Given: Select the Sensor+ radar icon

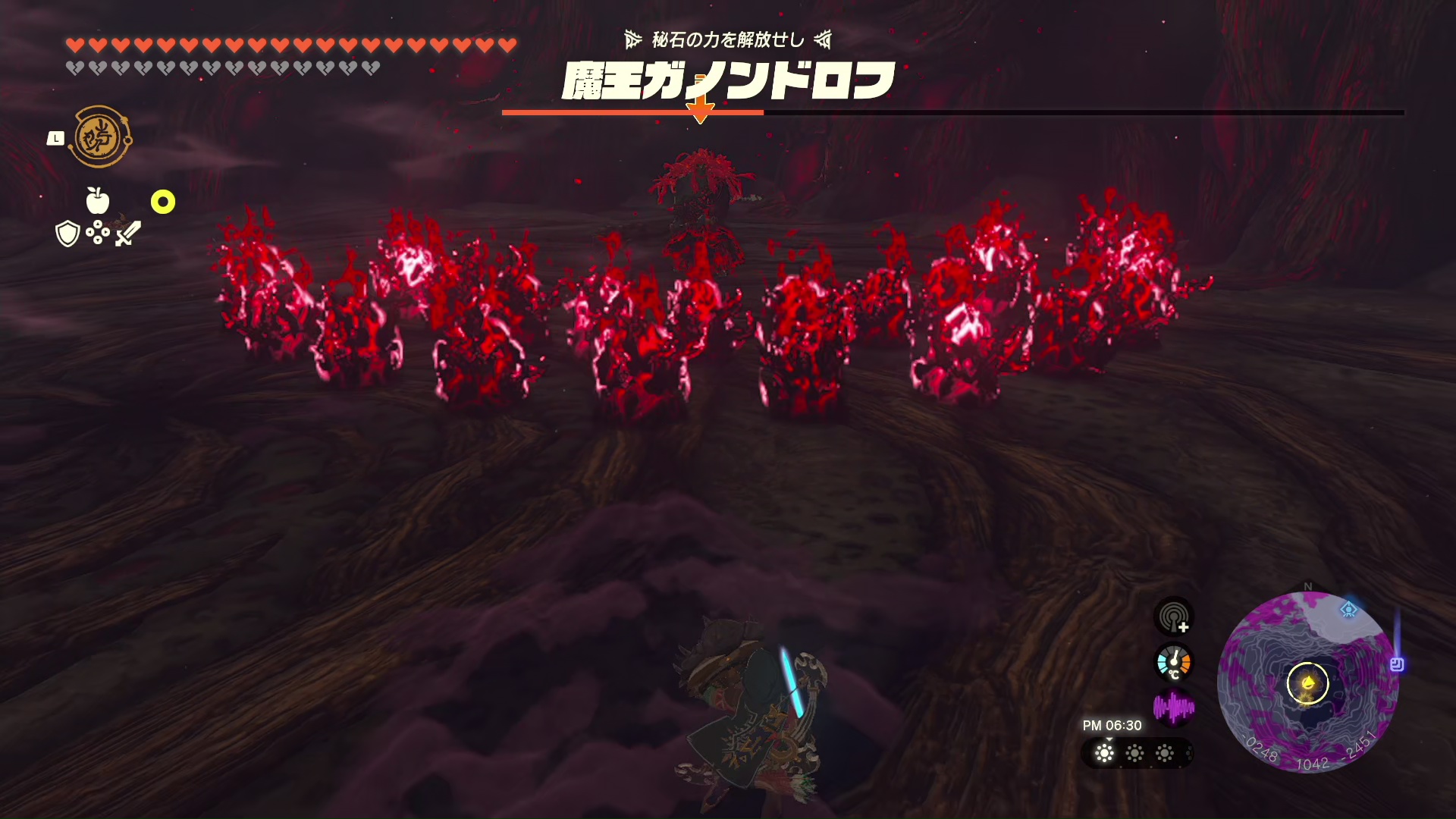Looking at the screenshot, I should (x=1174, y=616).
